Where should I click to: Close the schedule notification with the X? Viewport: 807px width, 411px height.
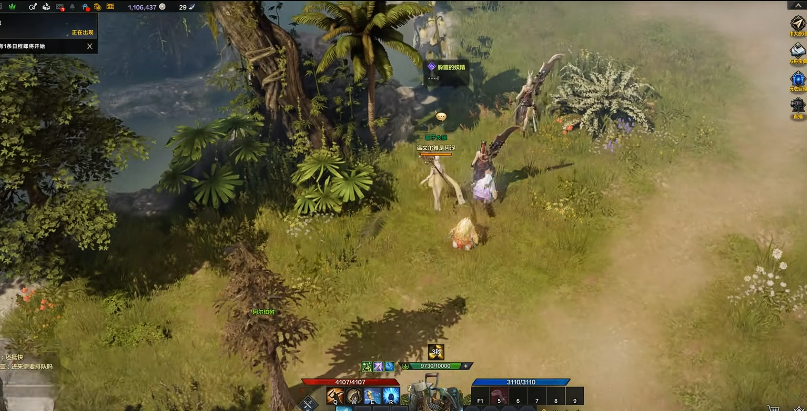89,46
